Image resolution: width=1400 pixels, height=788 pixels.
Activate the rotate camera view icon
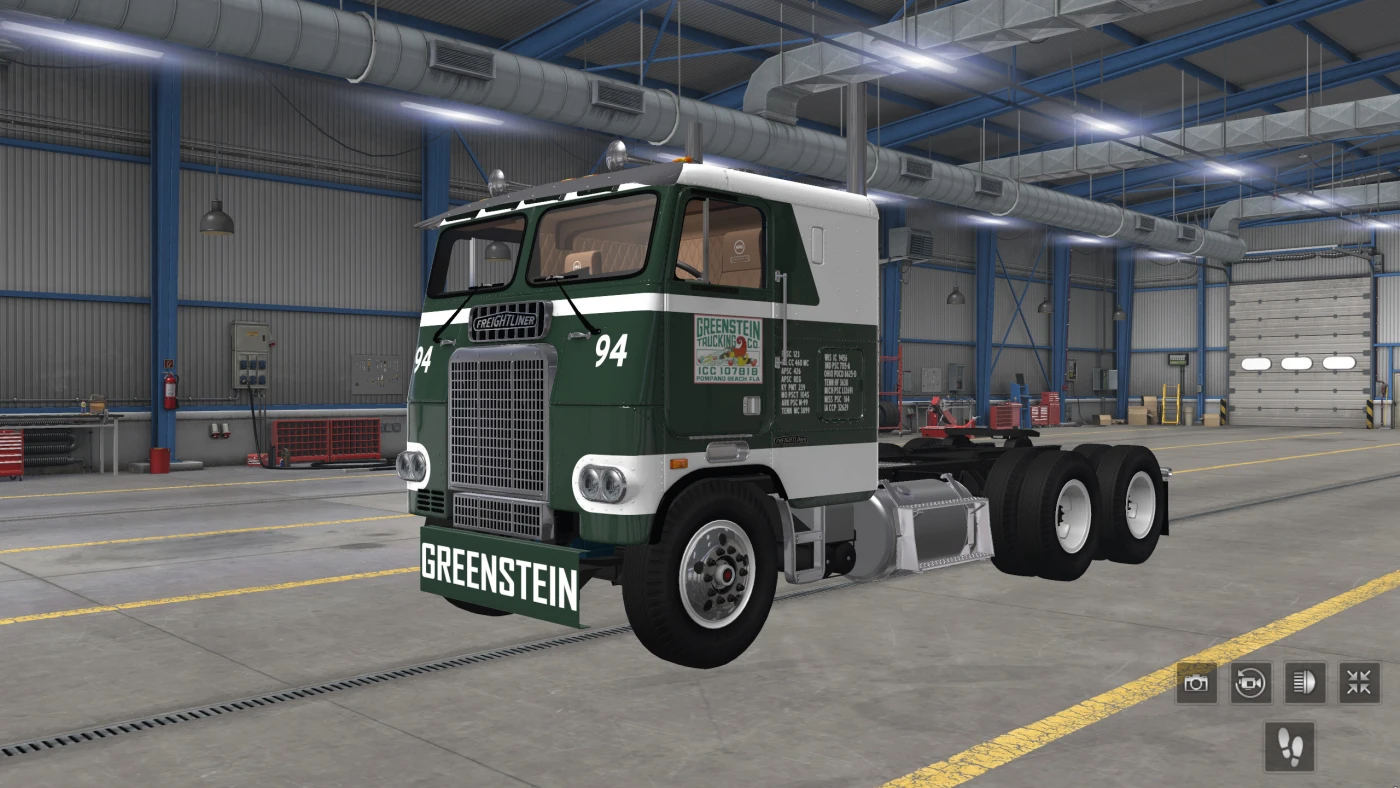coord(1252,683)
